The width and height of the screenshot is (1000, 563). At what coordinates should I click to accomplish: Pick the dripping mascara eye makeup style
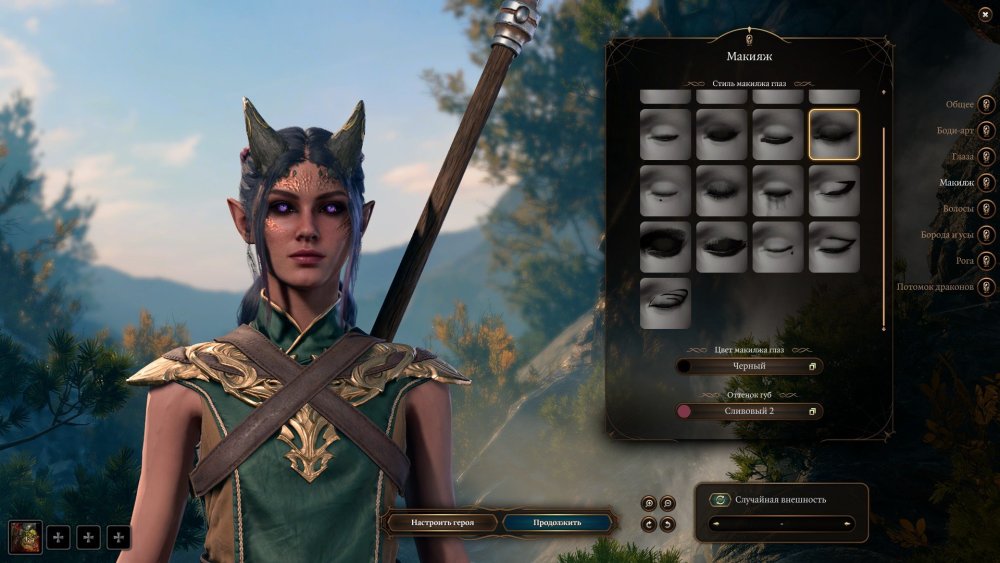778,191
